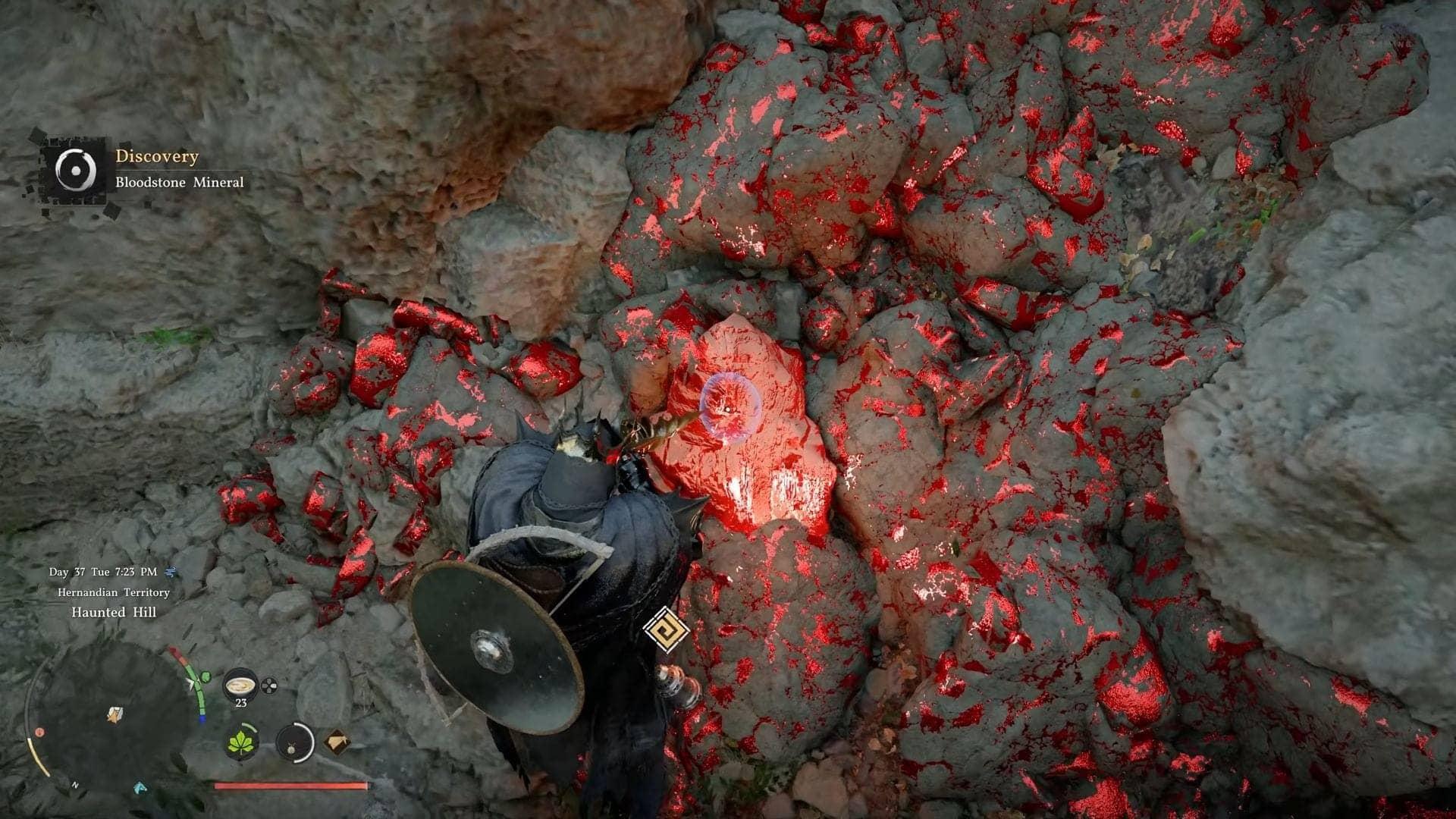Viewport: 1456px width, 819px height.
Task: Click the food count label showing 23
Action: coord(241,703)
